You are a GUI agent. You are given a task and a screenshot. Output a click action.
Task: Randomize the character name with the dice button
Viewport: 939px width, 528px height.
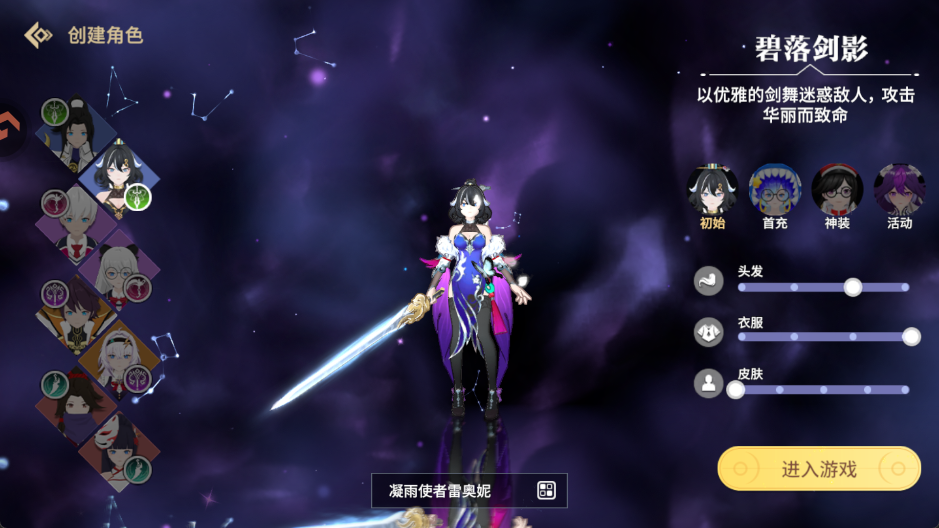coord(546,490)
